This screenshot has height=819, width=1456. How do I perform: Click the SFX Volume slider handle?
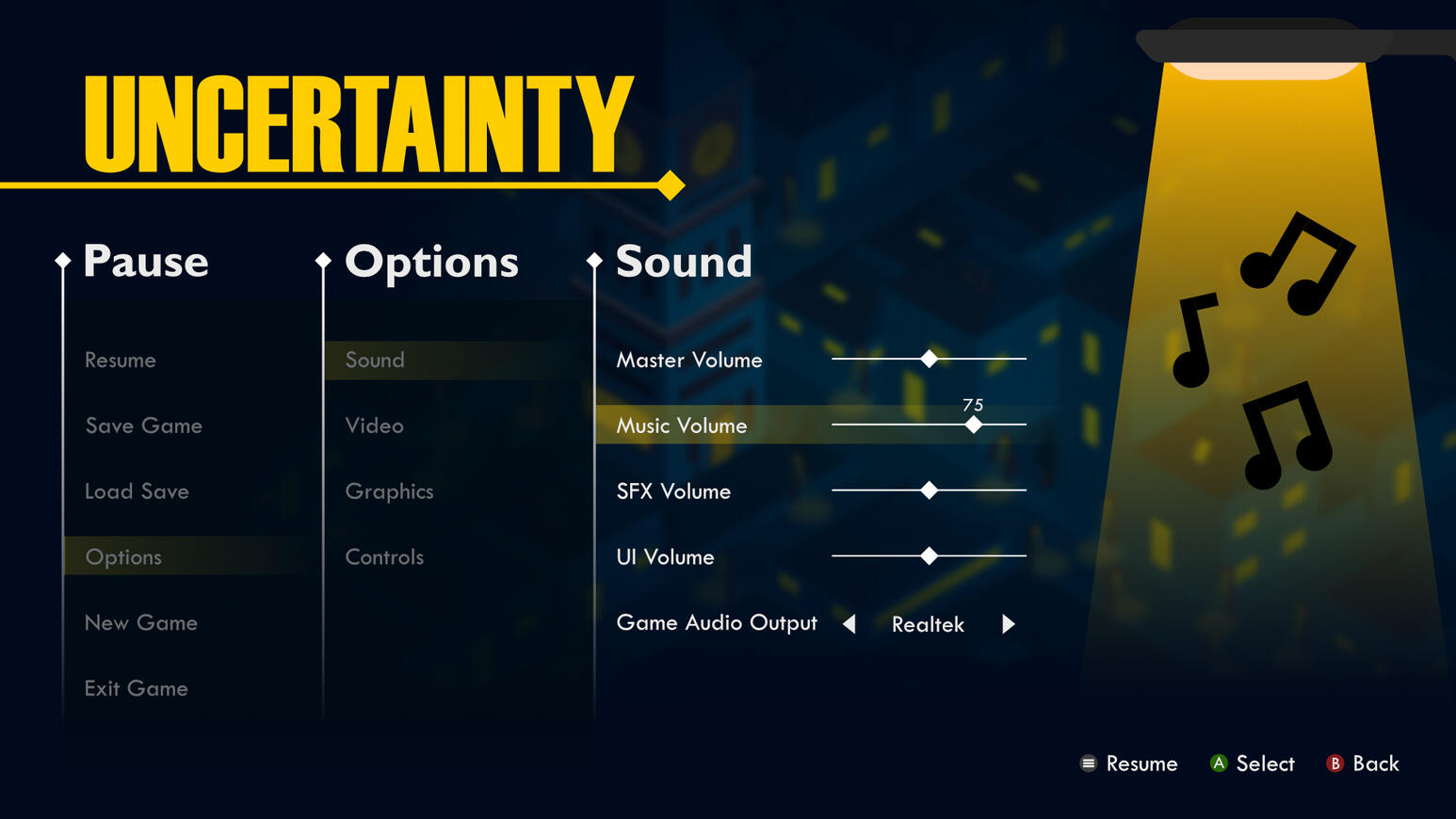[x=930, y=490]
